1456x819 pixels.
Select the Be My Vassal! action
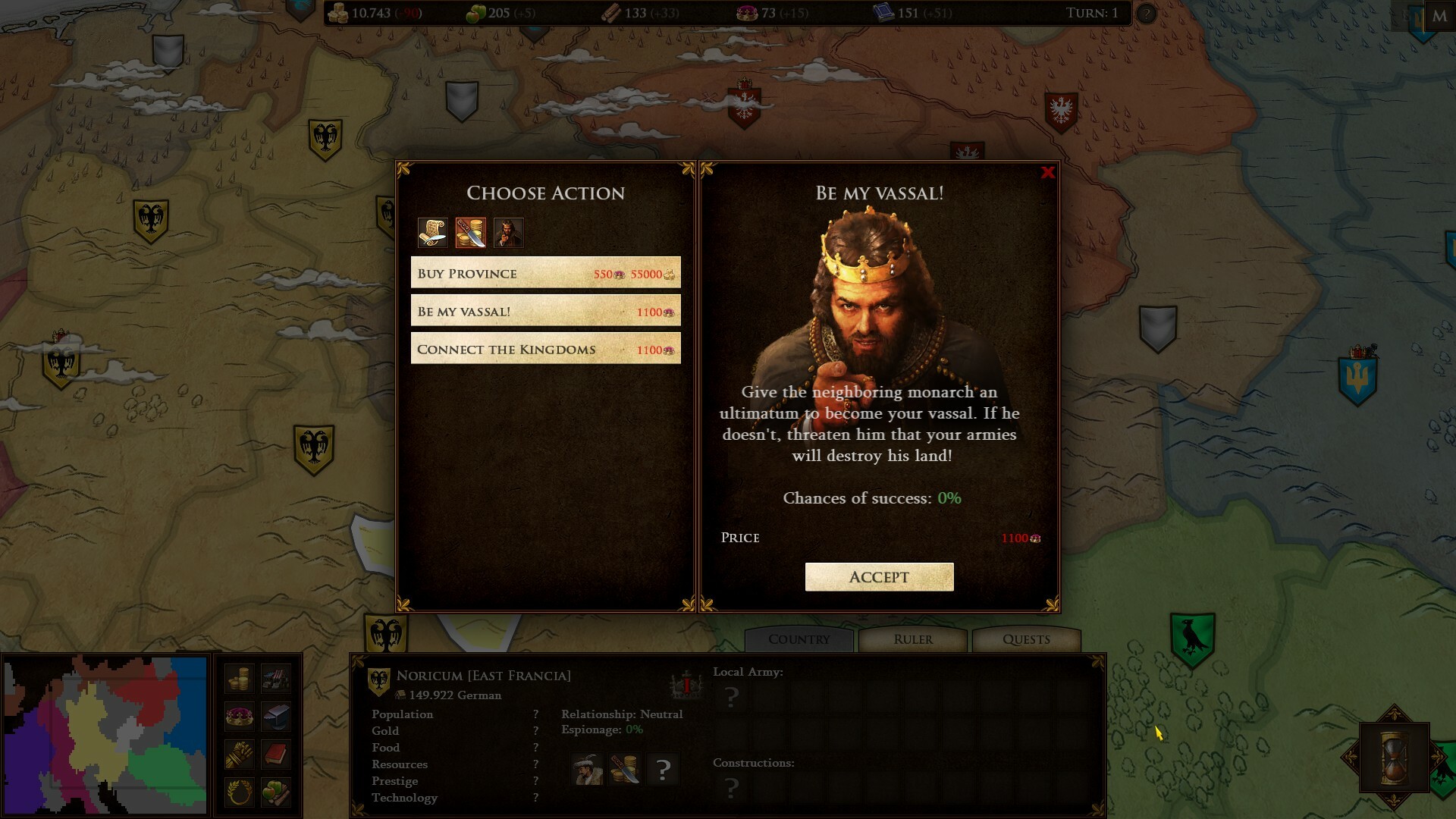point(545,311)
